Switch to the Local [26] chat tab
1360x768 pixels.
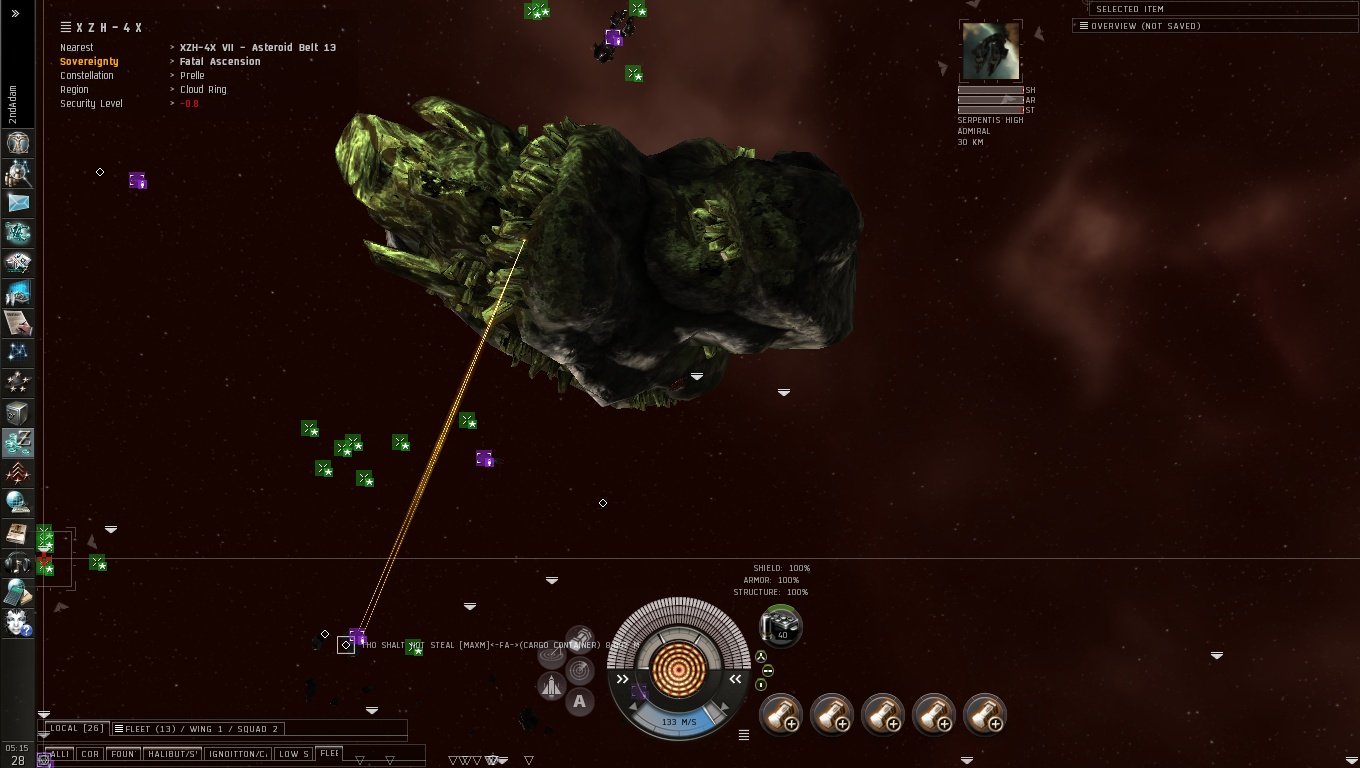click(77, 728)
